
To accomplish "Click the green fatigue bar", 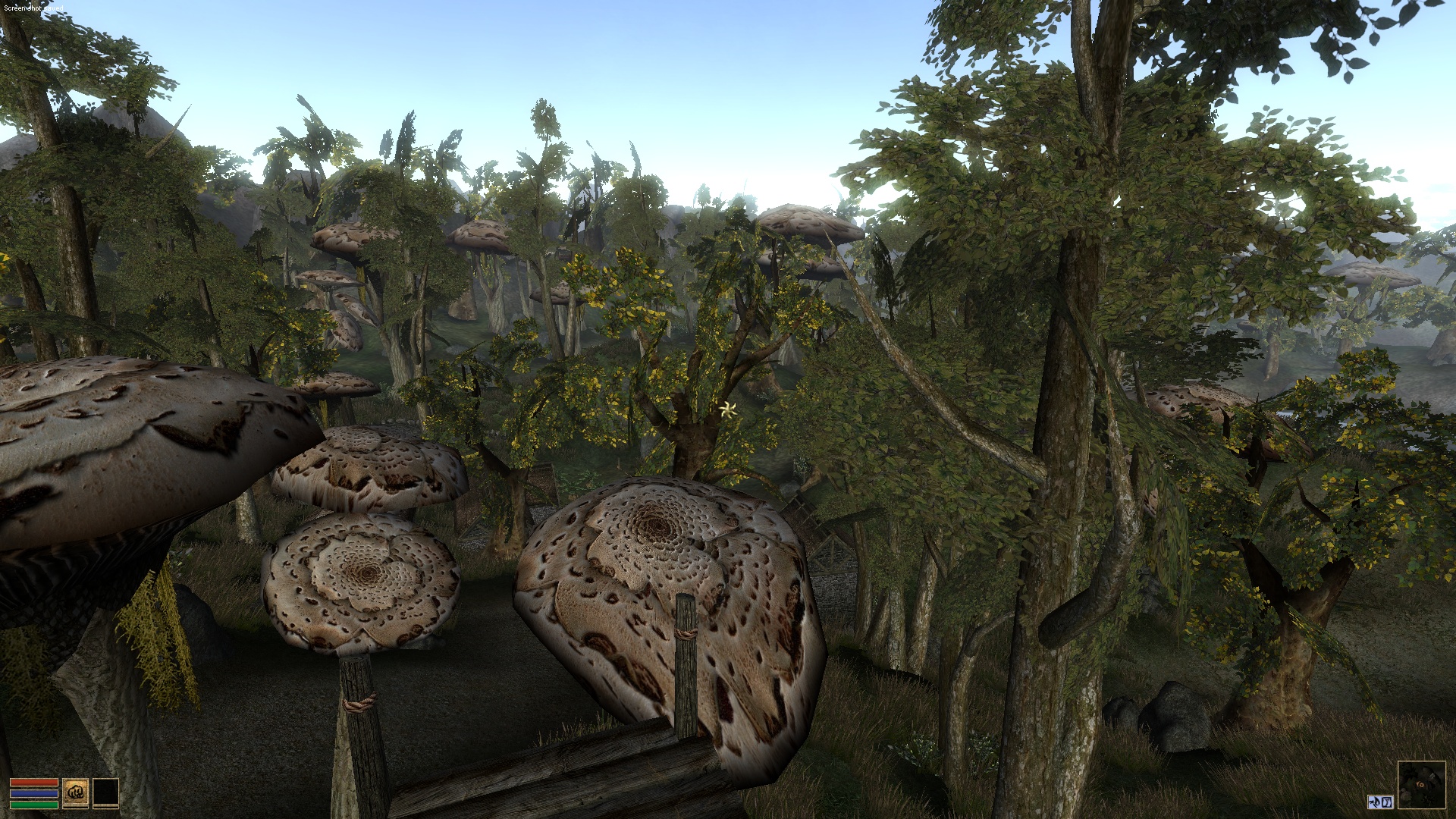I will [34, 805].
